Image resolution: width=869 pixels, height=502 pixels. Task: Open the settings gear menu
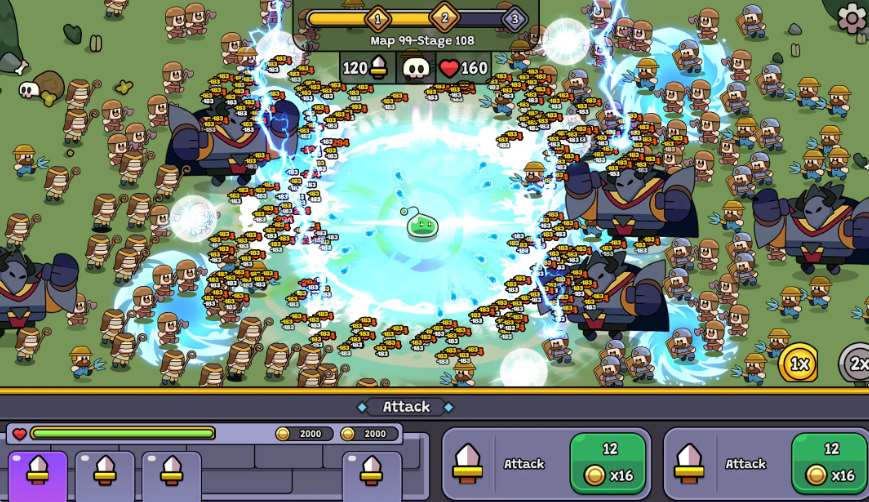[852, 17]
